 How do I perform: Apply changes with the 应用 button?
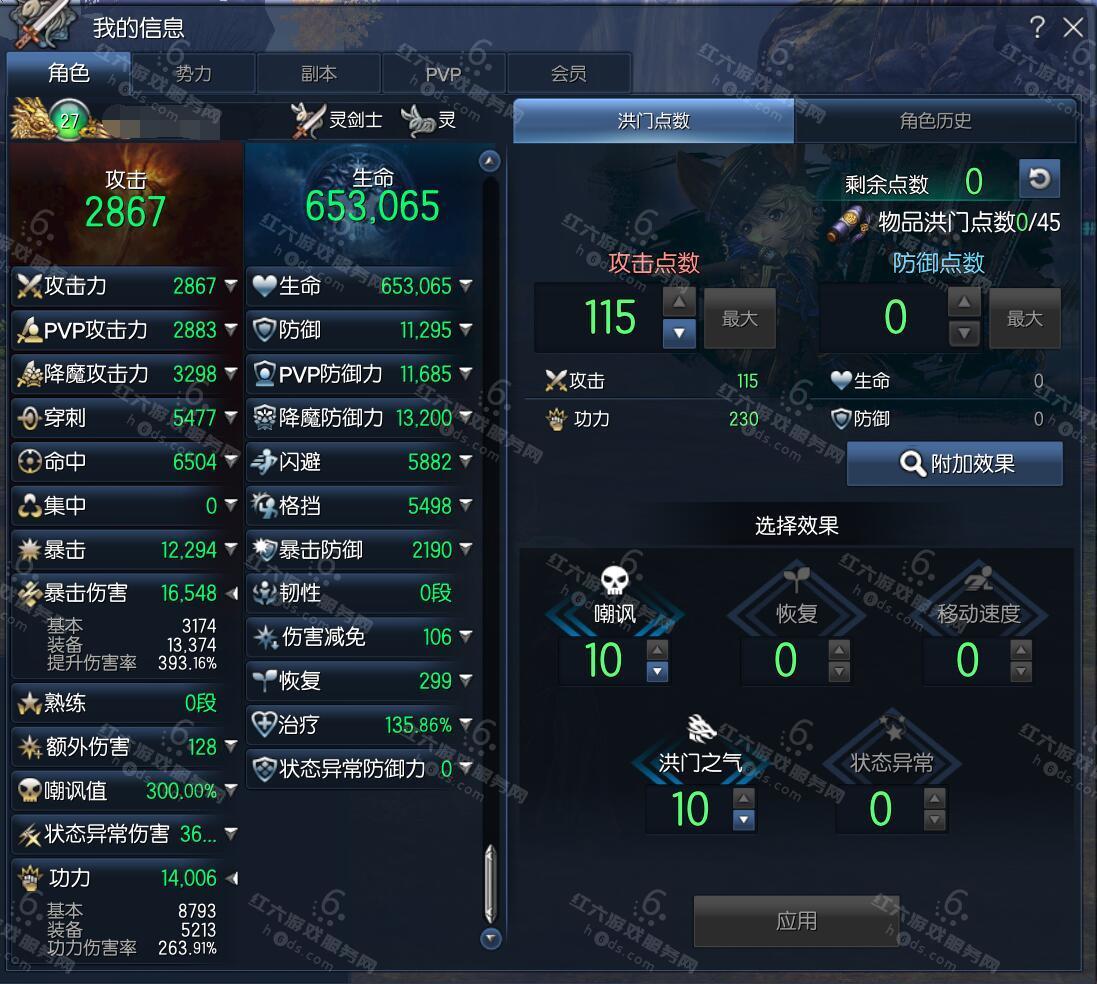coord(796,920)
